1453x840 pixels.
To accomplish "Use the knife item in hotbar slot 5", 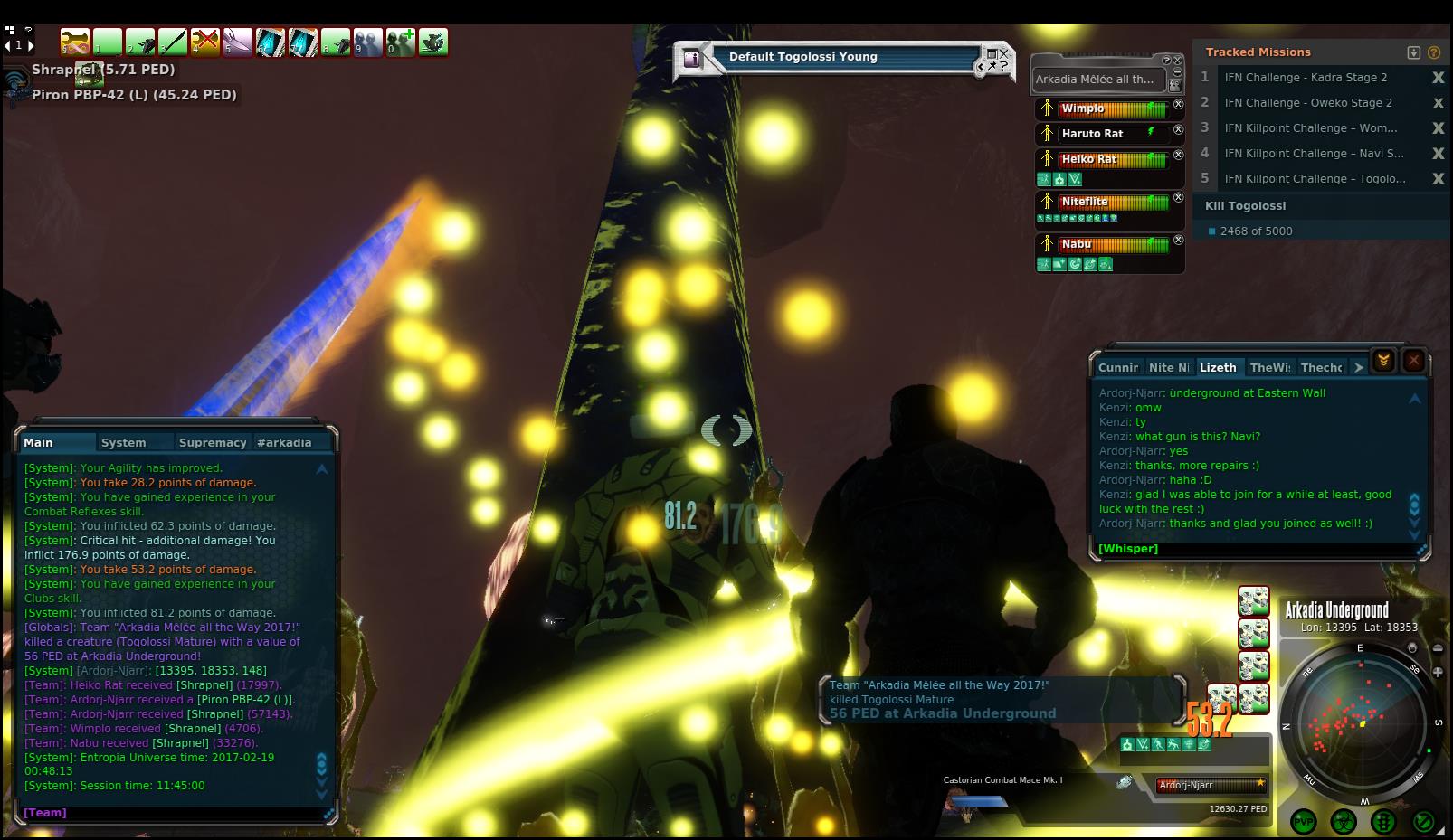I will point(238,42).
